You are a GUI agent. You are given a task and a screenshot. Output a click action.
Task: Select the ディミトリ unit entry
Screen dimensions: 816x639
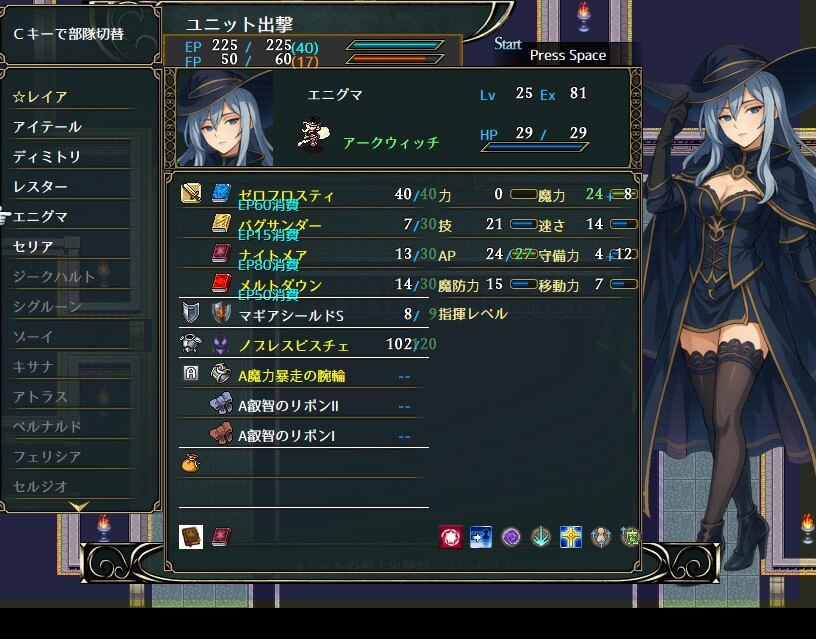48,157
